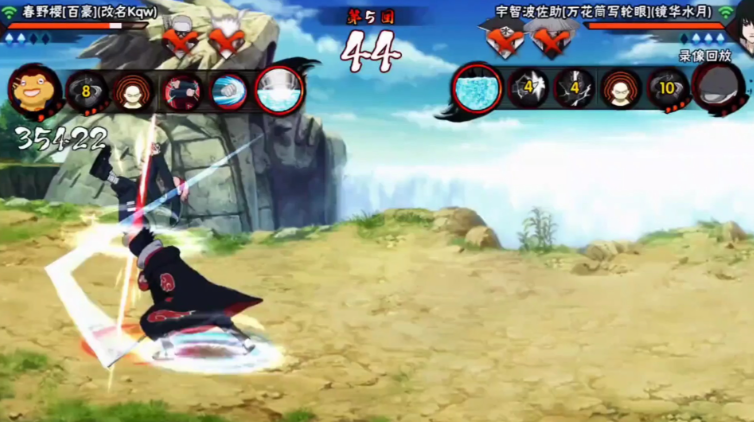This screenshot has height=422, width=754.
Task: Select the skill icon showing cooldown 8
Action: (x=86, y=92)
